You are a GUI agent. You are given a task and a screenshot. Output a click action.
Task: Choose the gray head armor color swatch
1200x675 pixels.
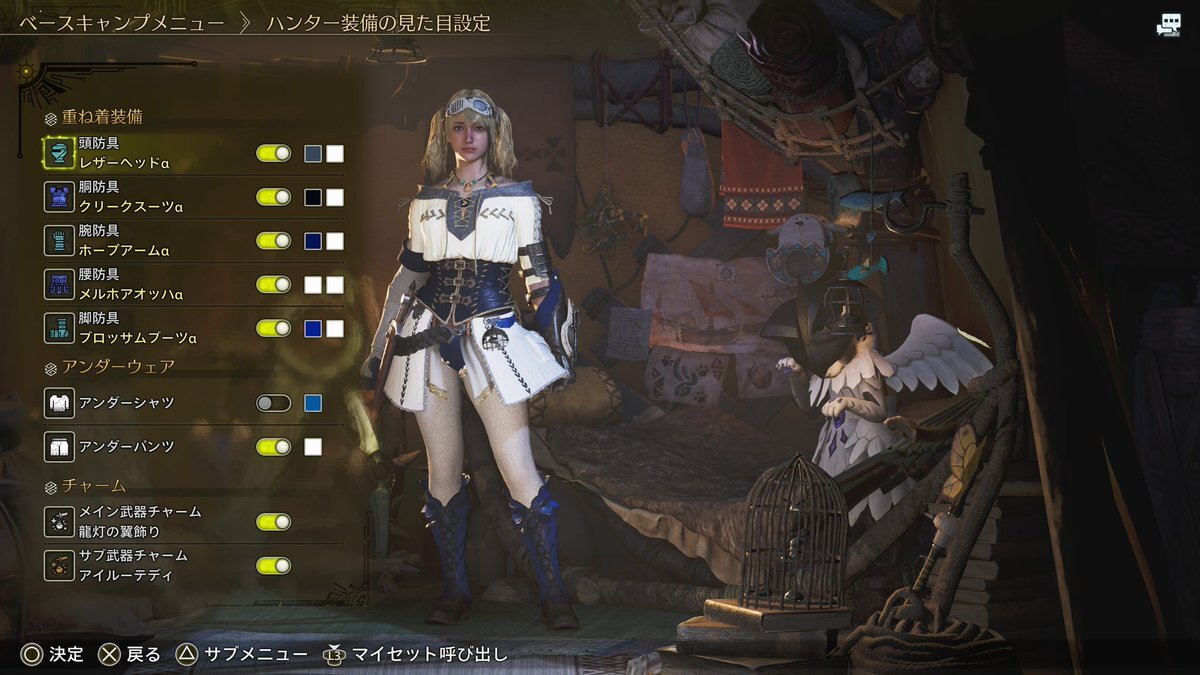[x=313, y=153]
